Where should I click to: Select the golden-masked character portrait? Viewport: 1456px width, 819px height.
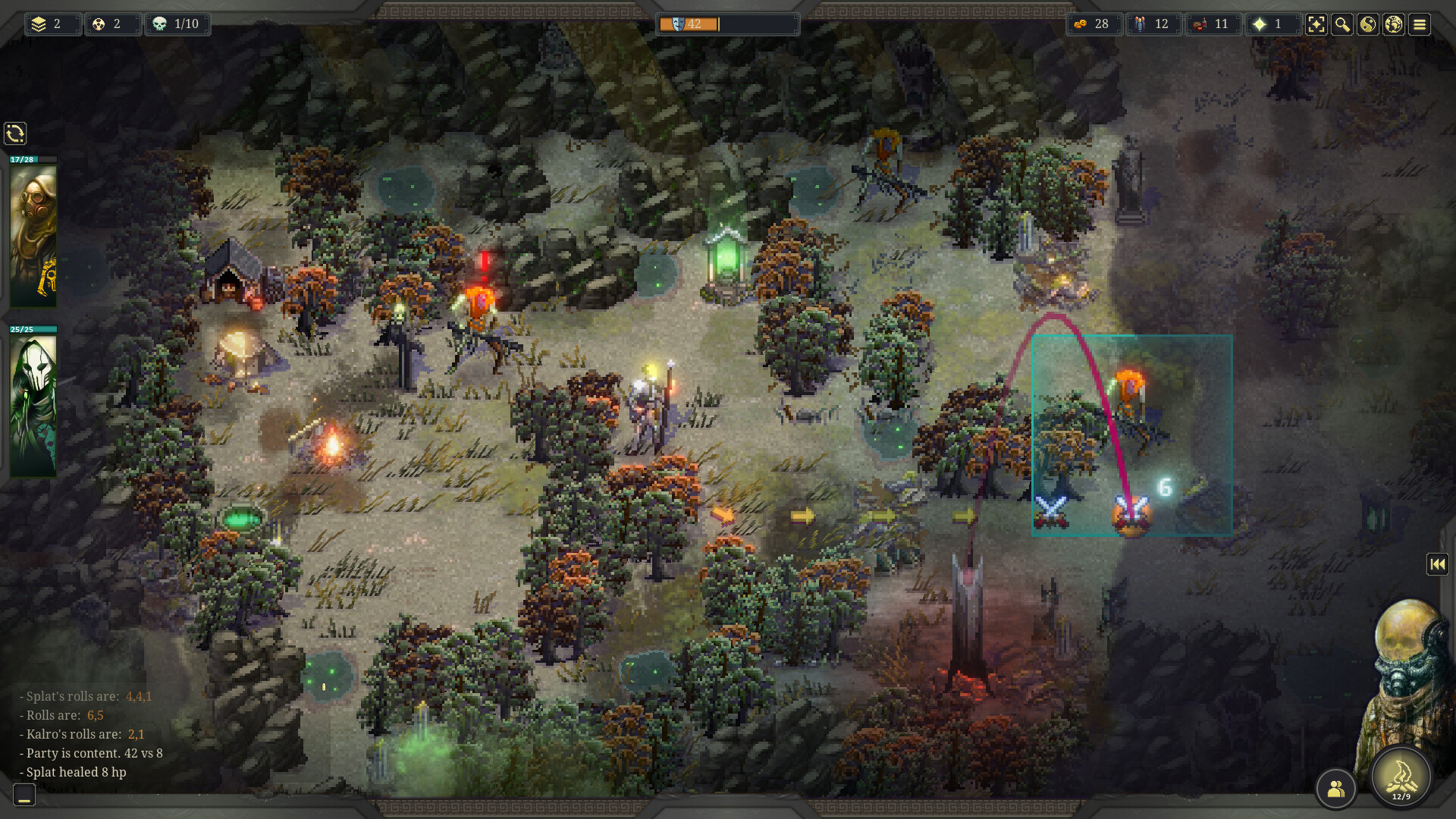tap(33, 235)
